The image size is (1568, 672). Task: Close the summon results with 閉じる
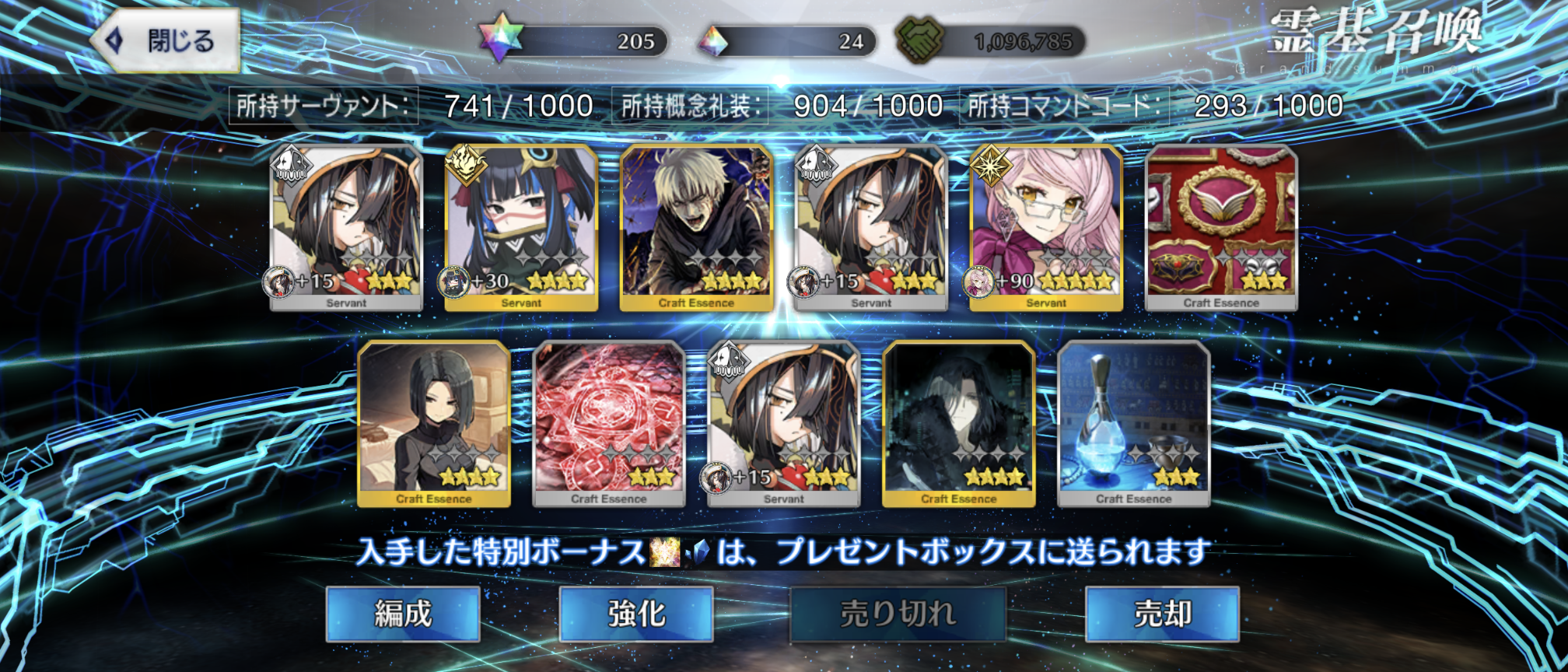[x=166, y=40]
